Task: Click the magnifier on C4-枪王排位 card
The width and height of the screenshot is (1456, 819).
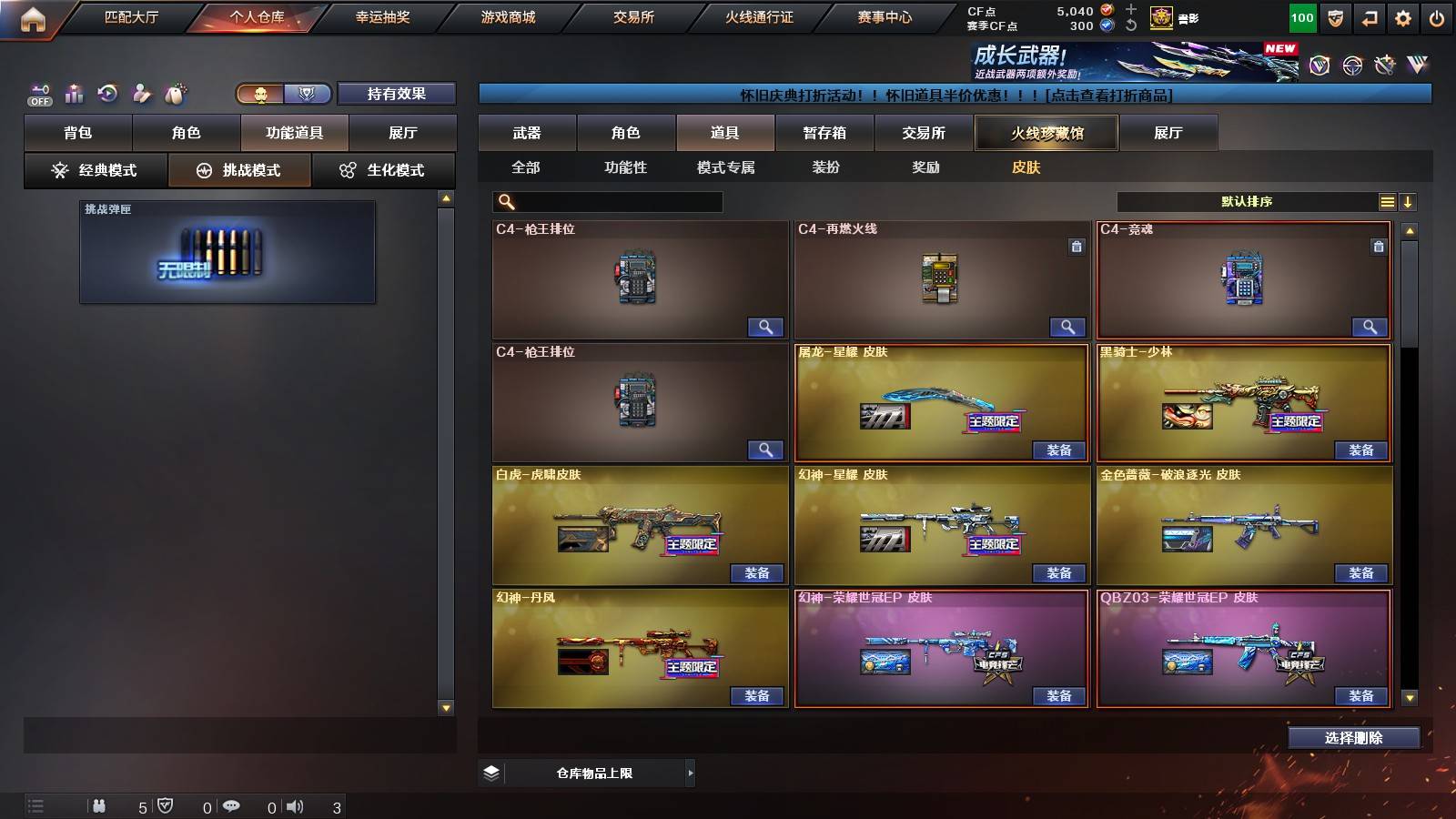Action: click(x=767, y=327)
